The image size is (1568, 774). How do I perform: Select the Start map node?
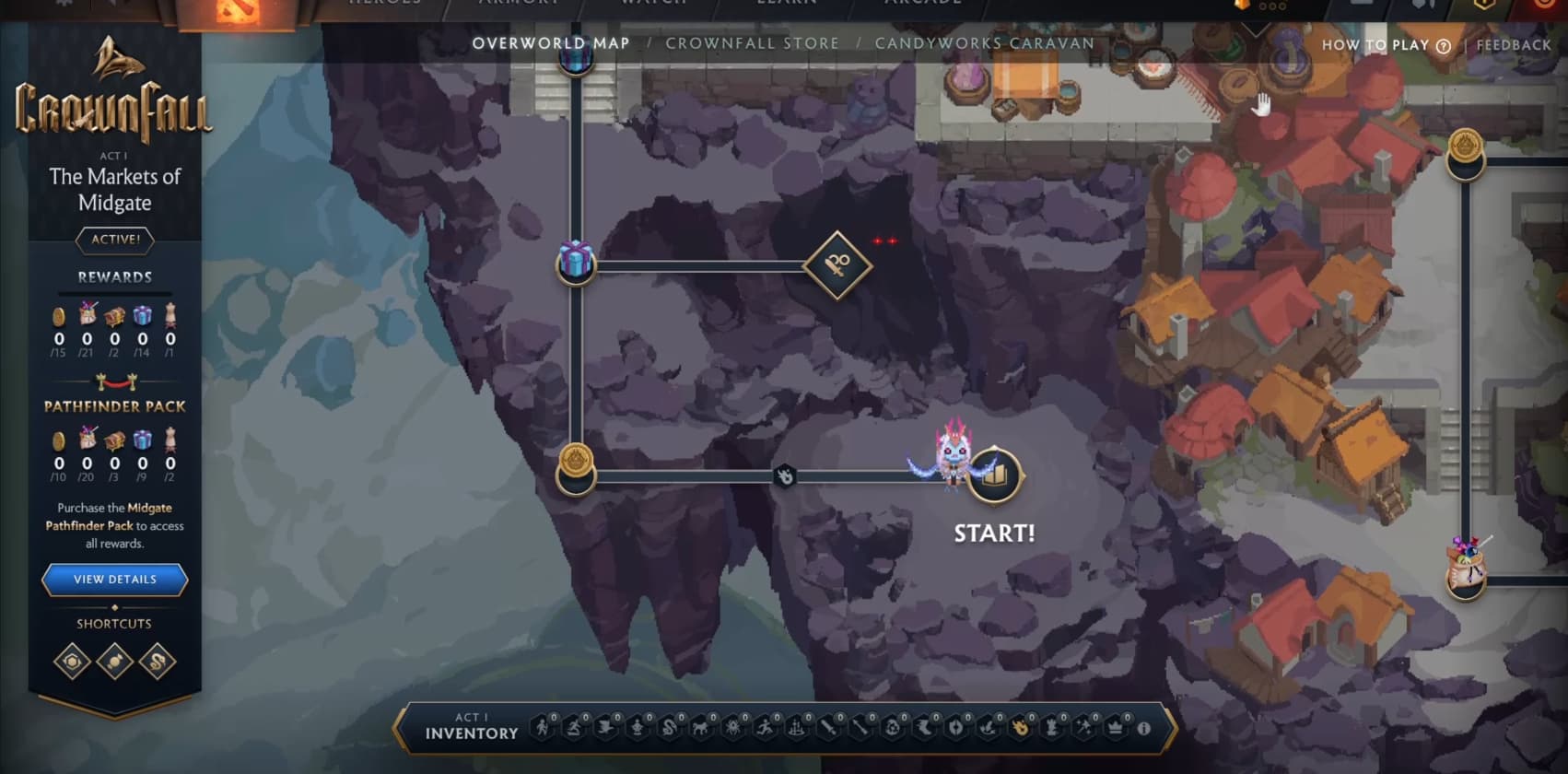(994, 475)
